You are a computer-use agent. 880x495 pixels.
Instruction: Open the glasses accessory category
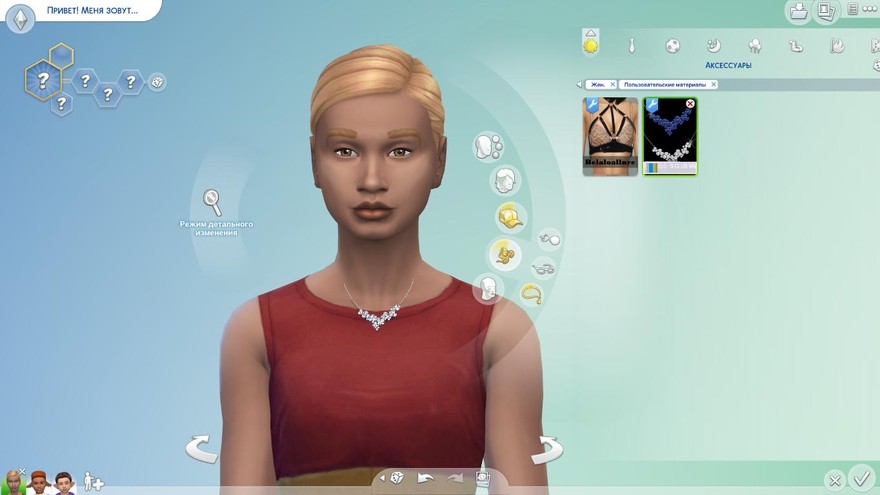click(543, 268)
